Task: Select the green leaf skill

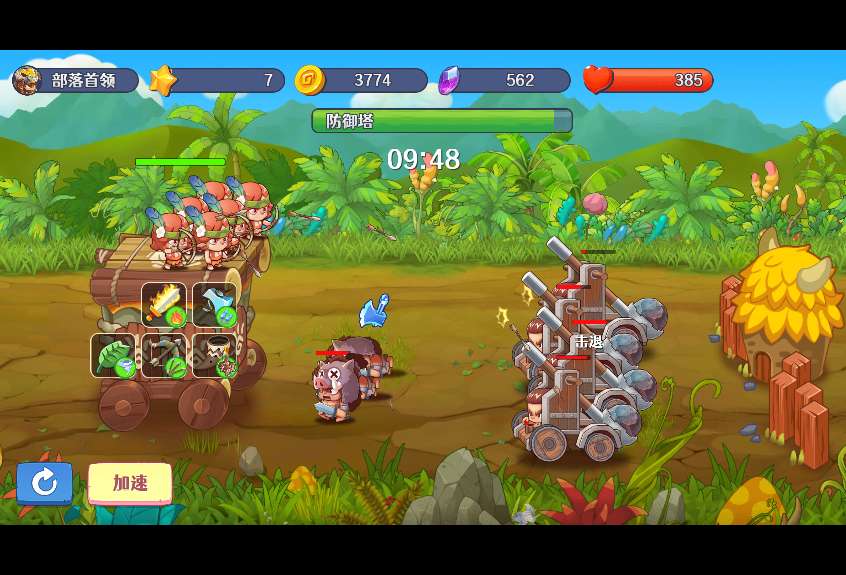Action: [x=114, y=355]
